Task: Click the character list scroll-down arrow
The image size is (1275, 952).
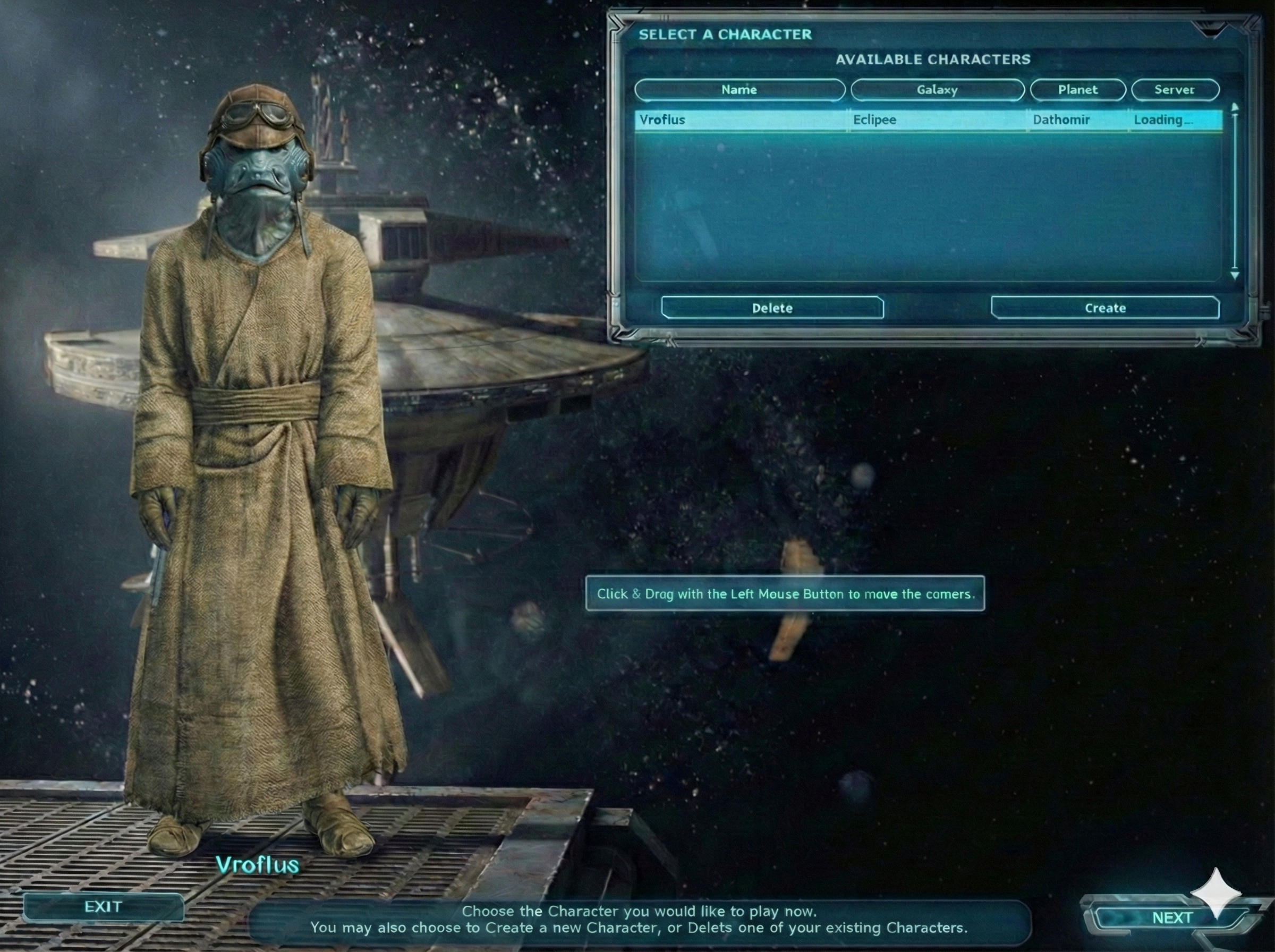Action: [1235, 276]
